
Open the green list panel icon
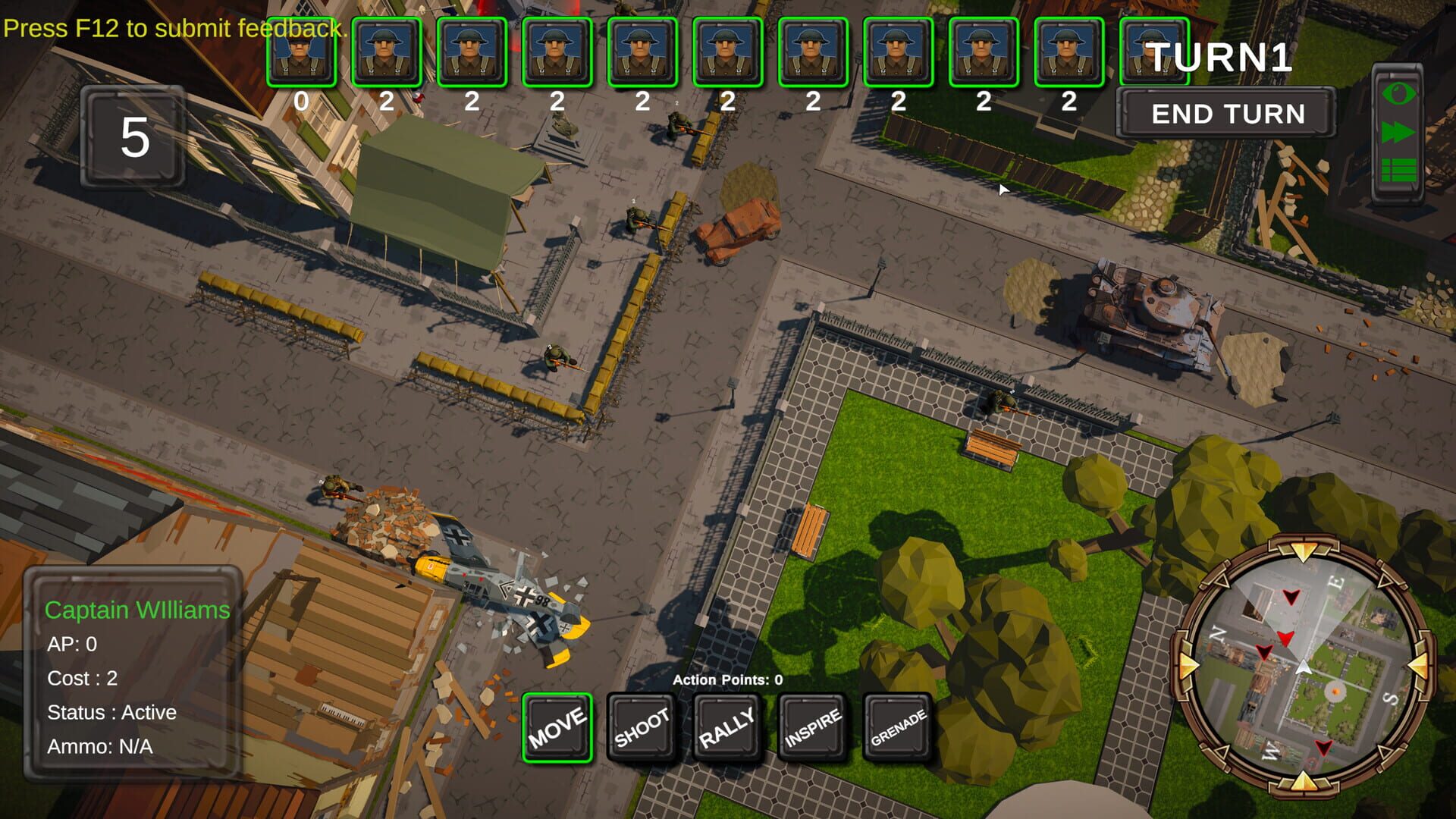[1399, 170]
